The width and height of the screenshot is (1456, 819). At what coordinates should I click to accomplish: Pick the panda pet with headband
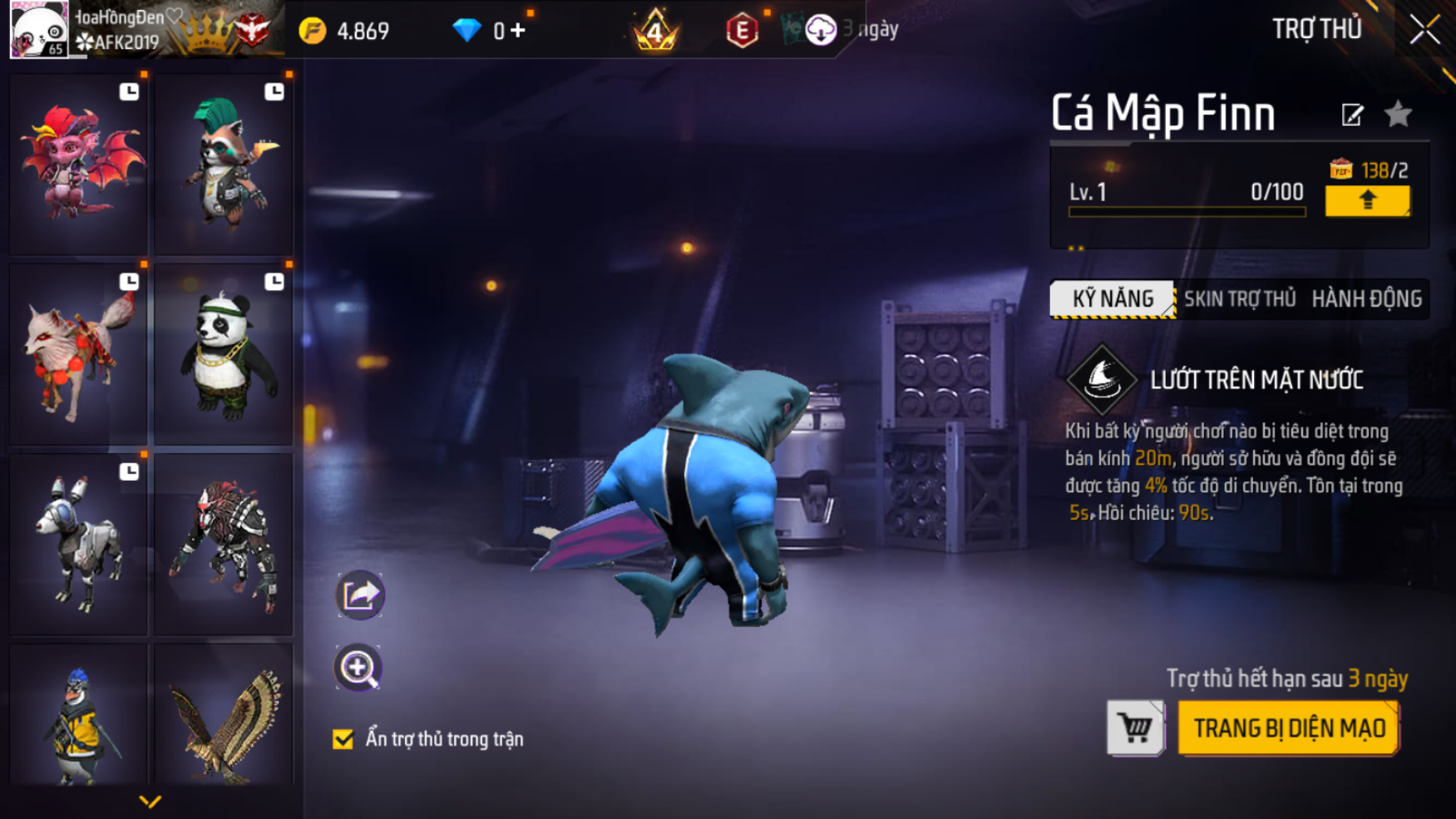coord(224,353)
